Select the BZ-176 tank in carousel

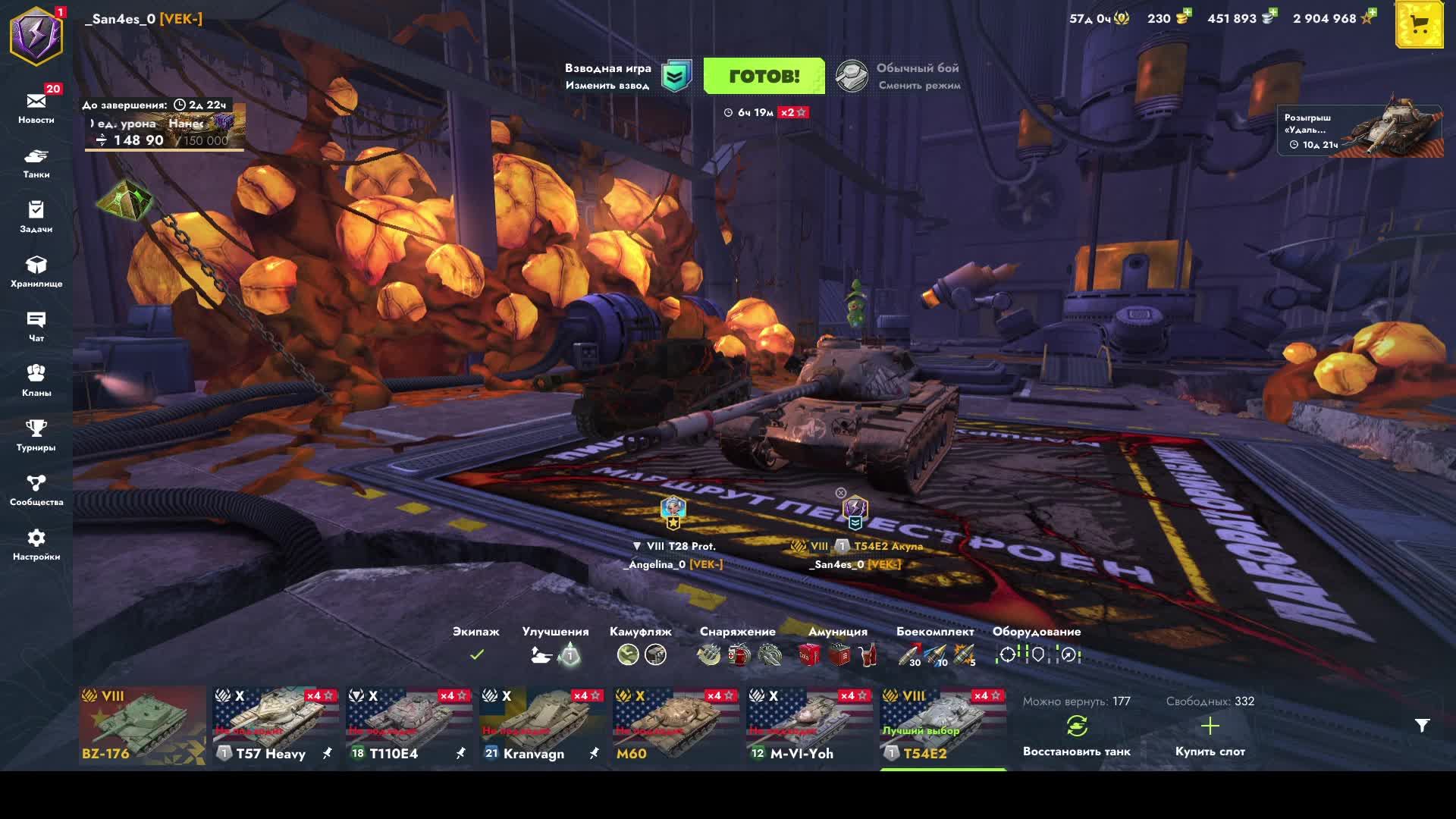click(143, 726)
